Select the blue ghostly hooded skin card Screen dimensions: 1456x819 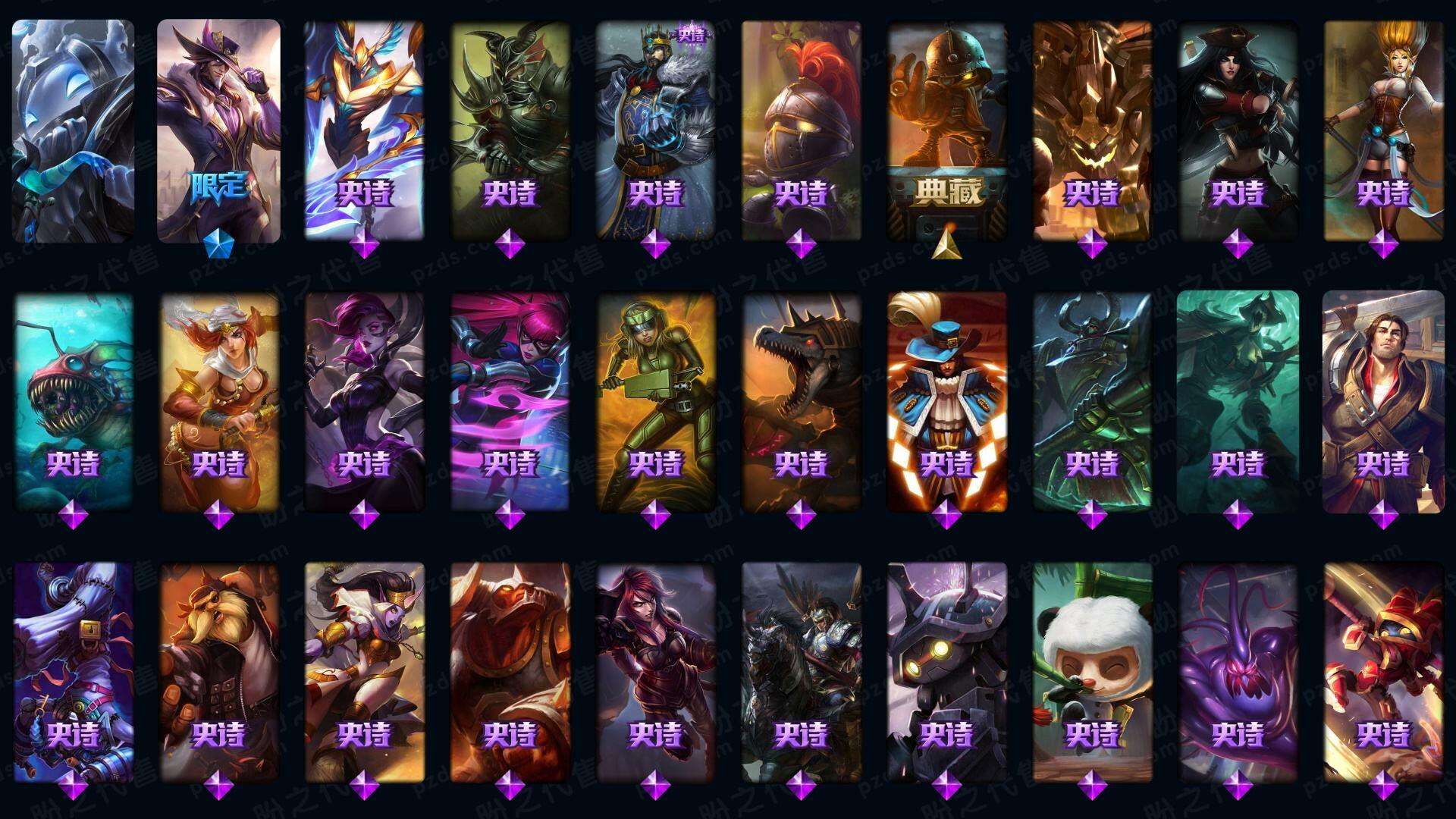[x=73, y=129]
